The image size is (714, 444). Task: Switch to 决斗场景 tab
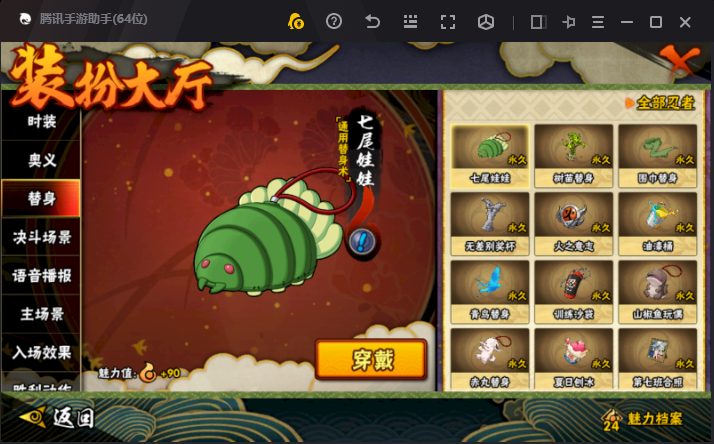point(41,237)
